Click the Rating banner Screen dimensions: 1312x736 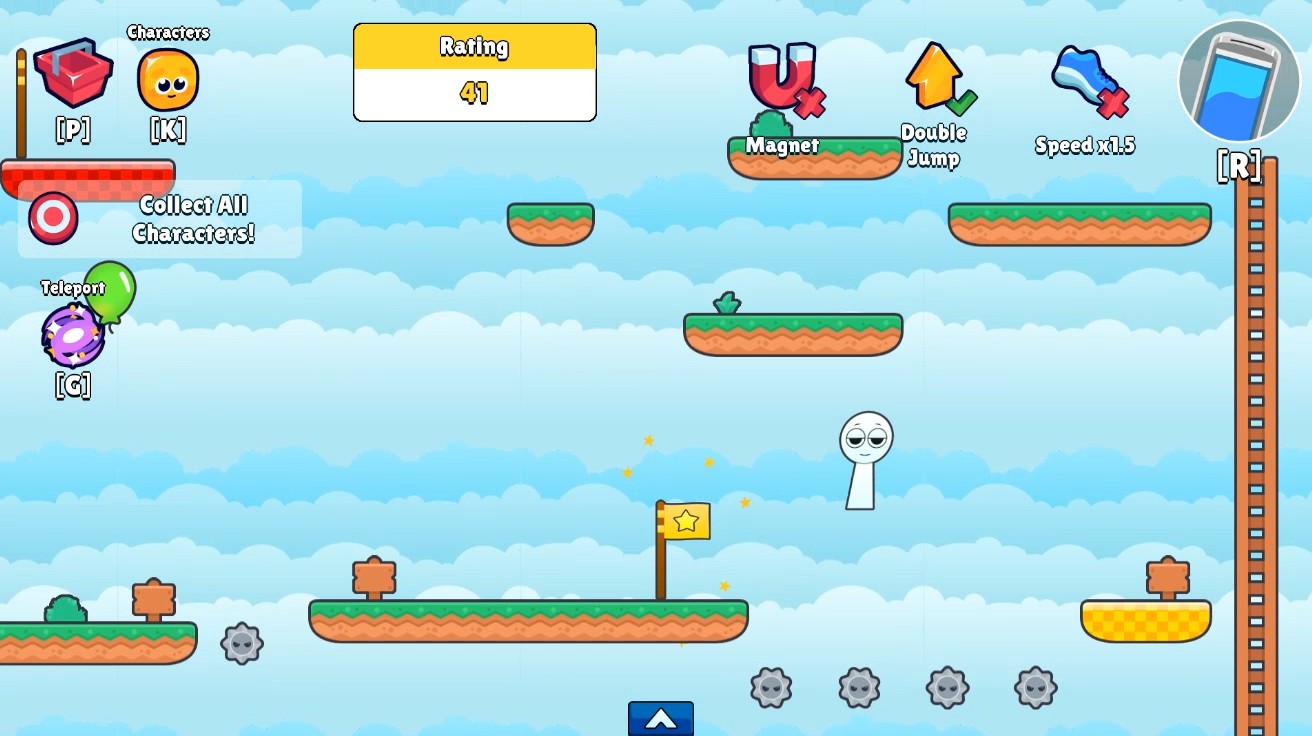[x=474, y=47]
